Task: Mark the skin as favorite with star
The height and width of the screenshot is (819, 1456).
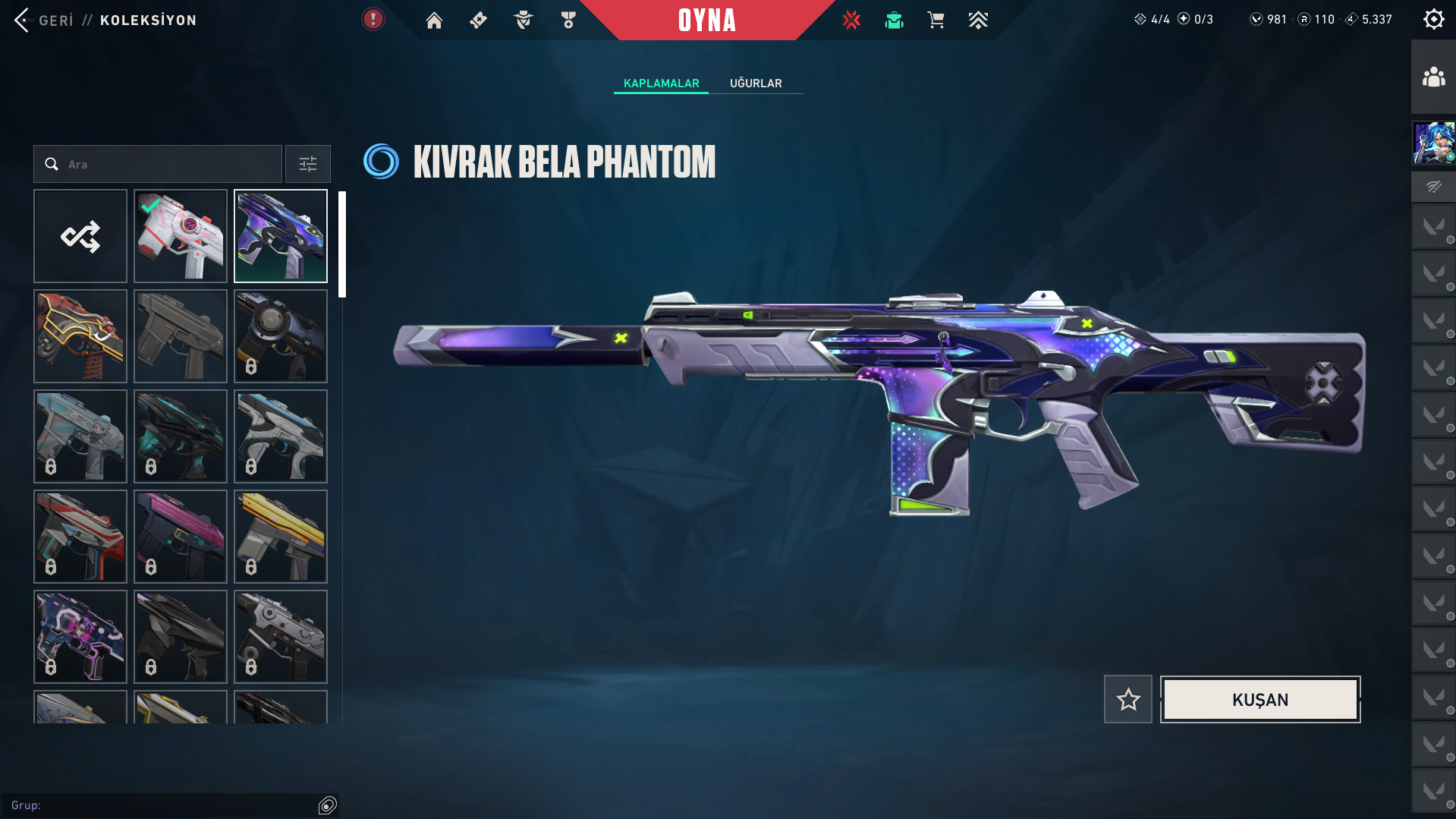Action: click(x=1128, y=700)
